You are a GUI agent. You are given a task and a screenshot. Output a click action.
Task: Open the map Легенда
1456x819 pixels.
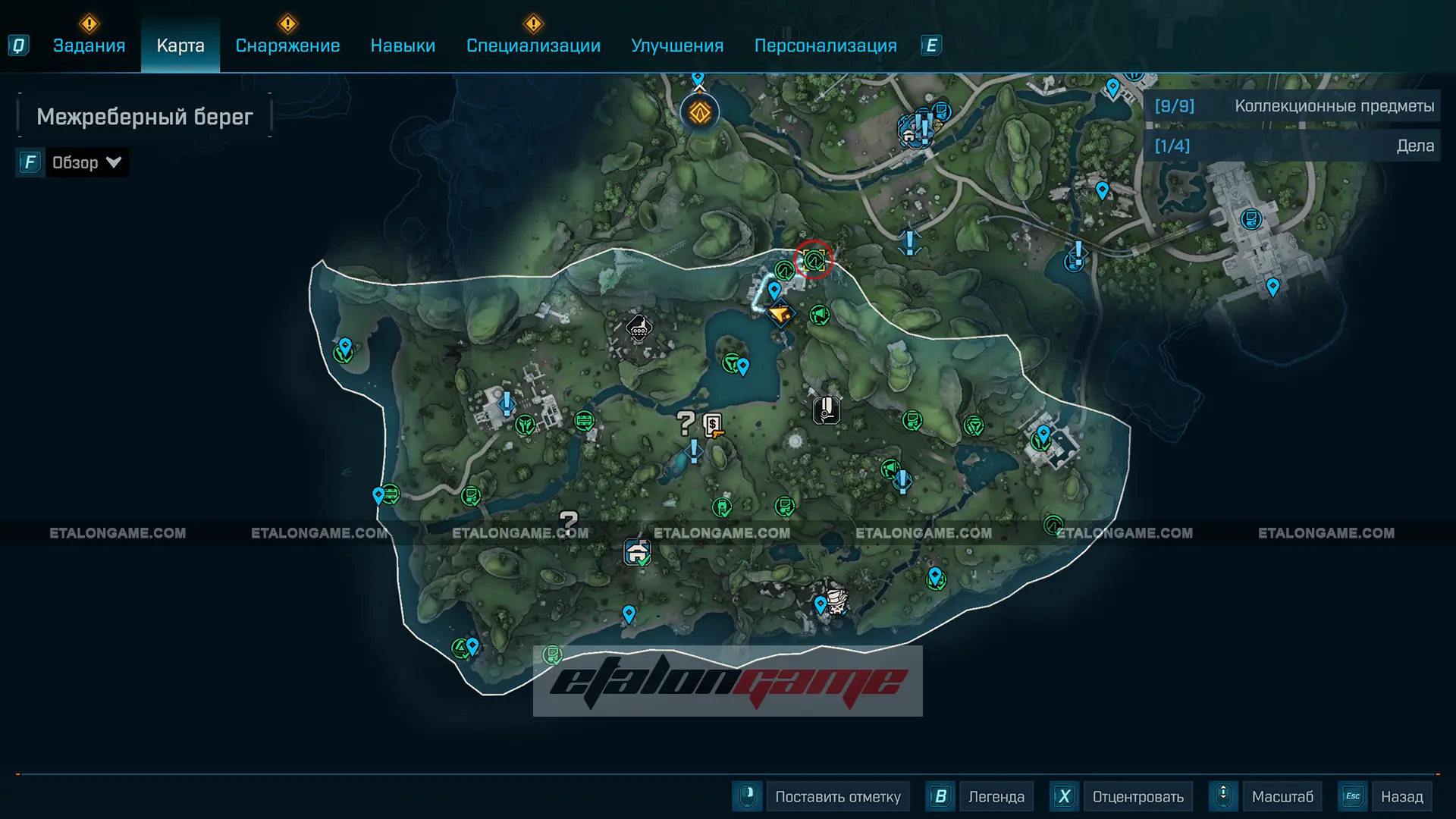click(996, 796)
